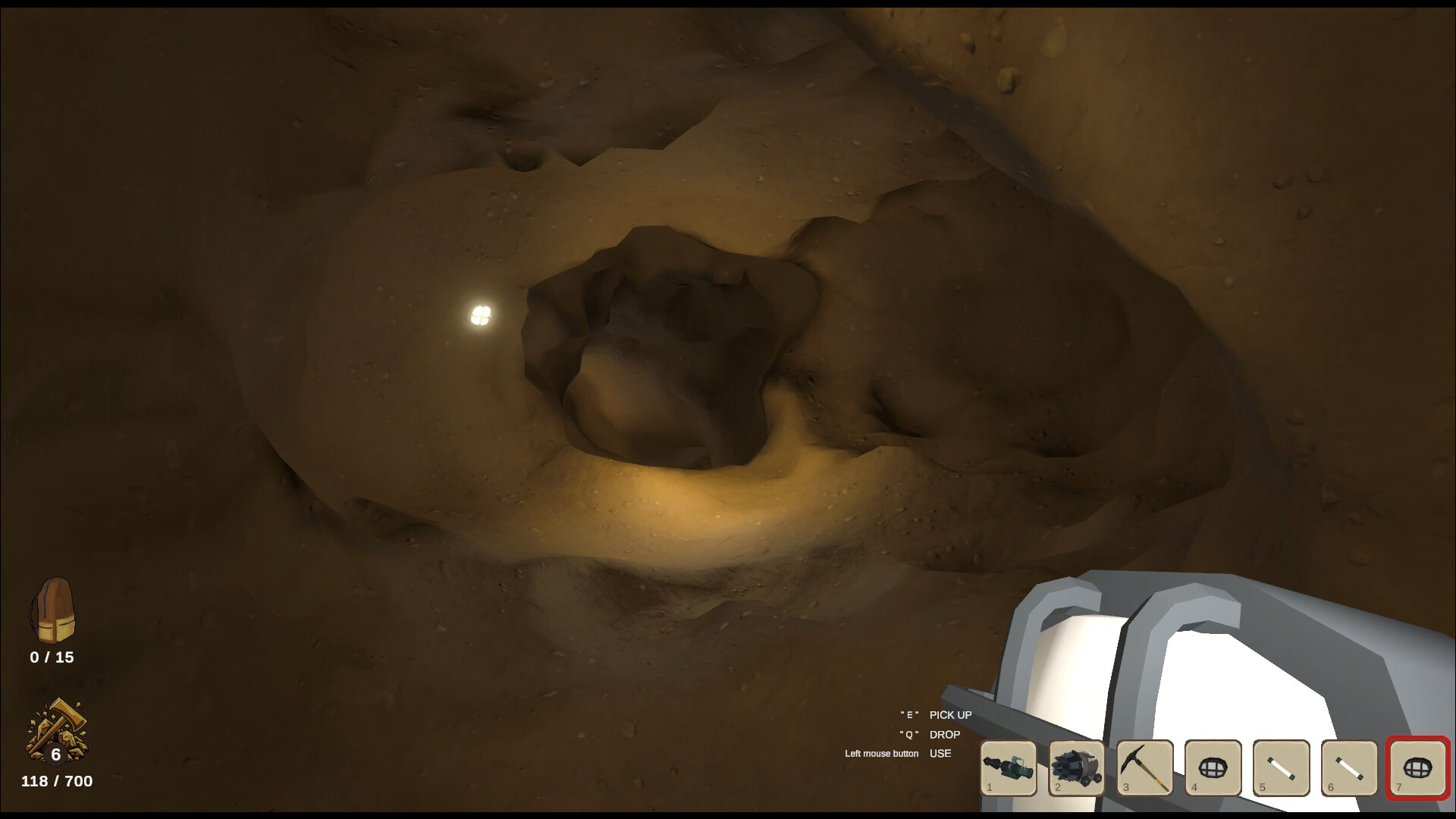
Task: Click the glowing lamp on the cave wall
Action: pyautogui.click(x=480, y=315)
